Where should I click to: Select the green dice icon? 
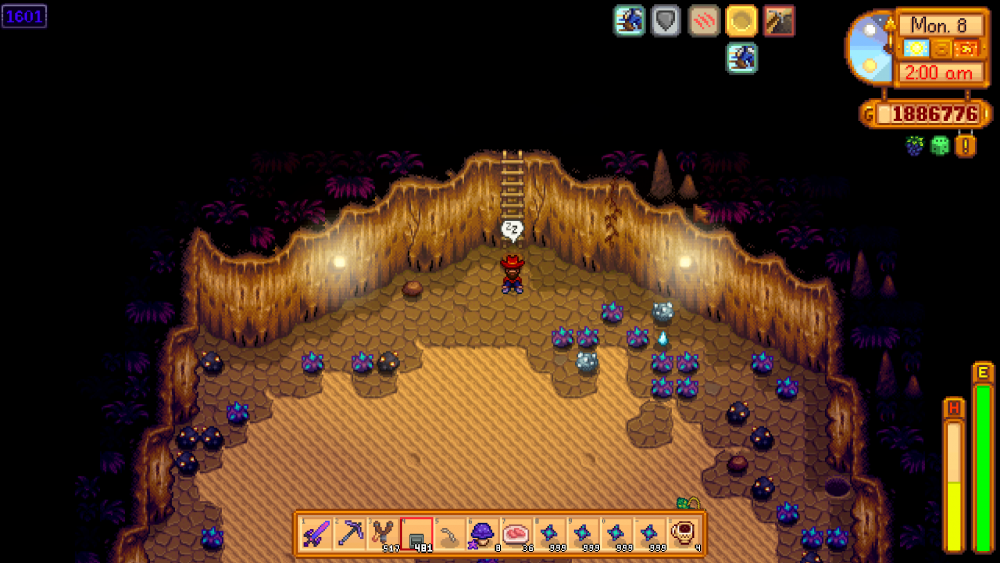point(940,146)
